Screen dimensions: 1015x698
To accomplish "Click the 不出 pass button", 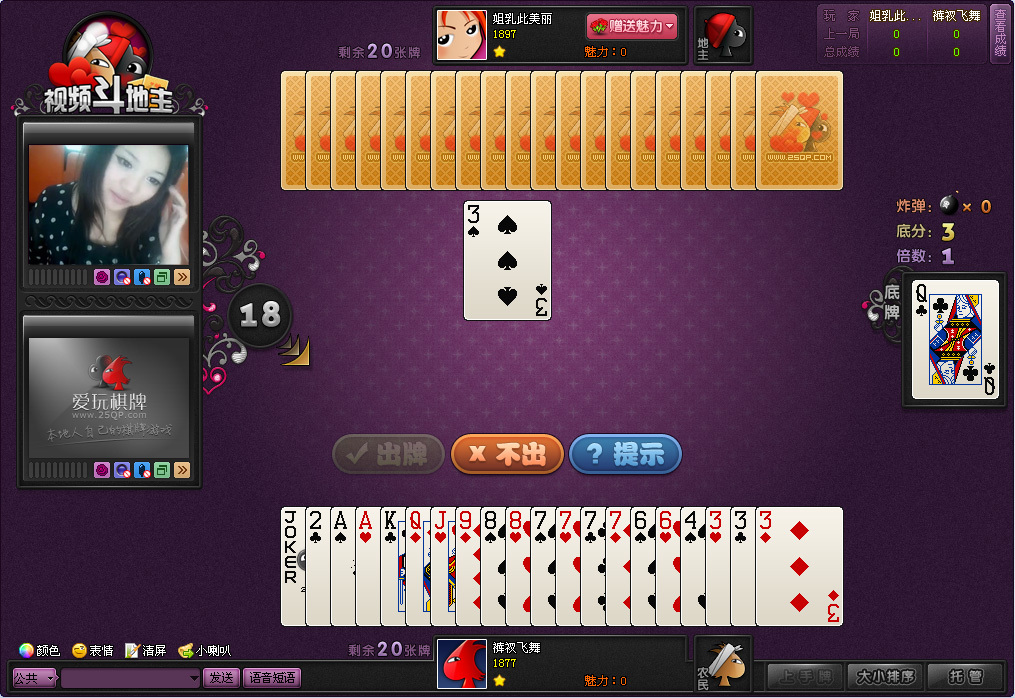I will [x=507, y=454].
